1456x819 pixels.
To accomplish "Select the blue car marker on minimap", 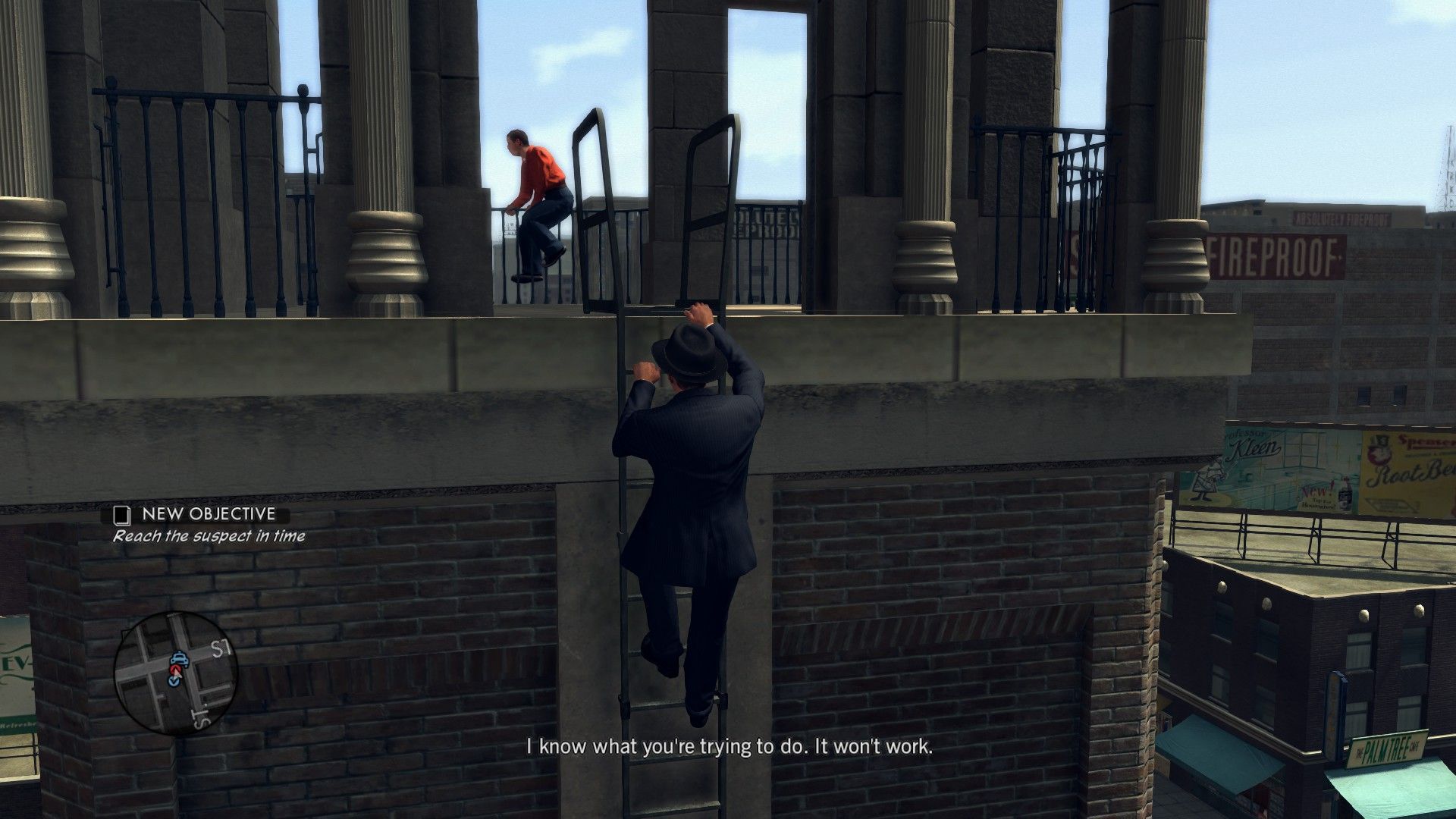I will pos(179,659).
